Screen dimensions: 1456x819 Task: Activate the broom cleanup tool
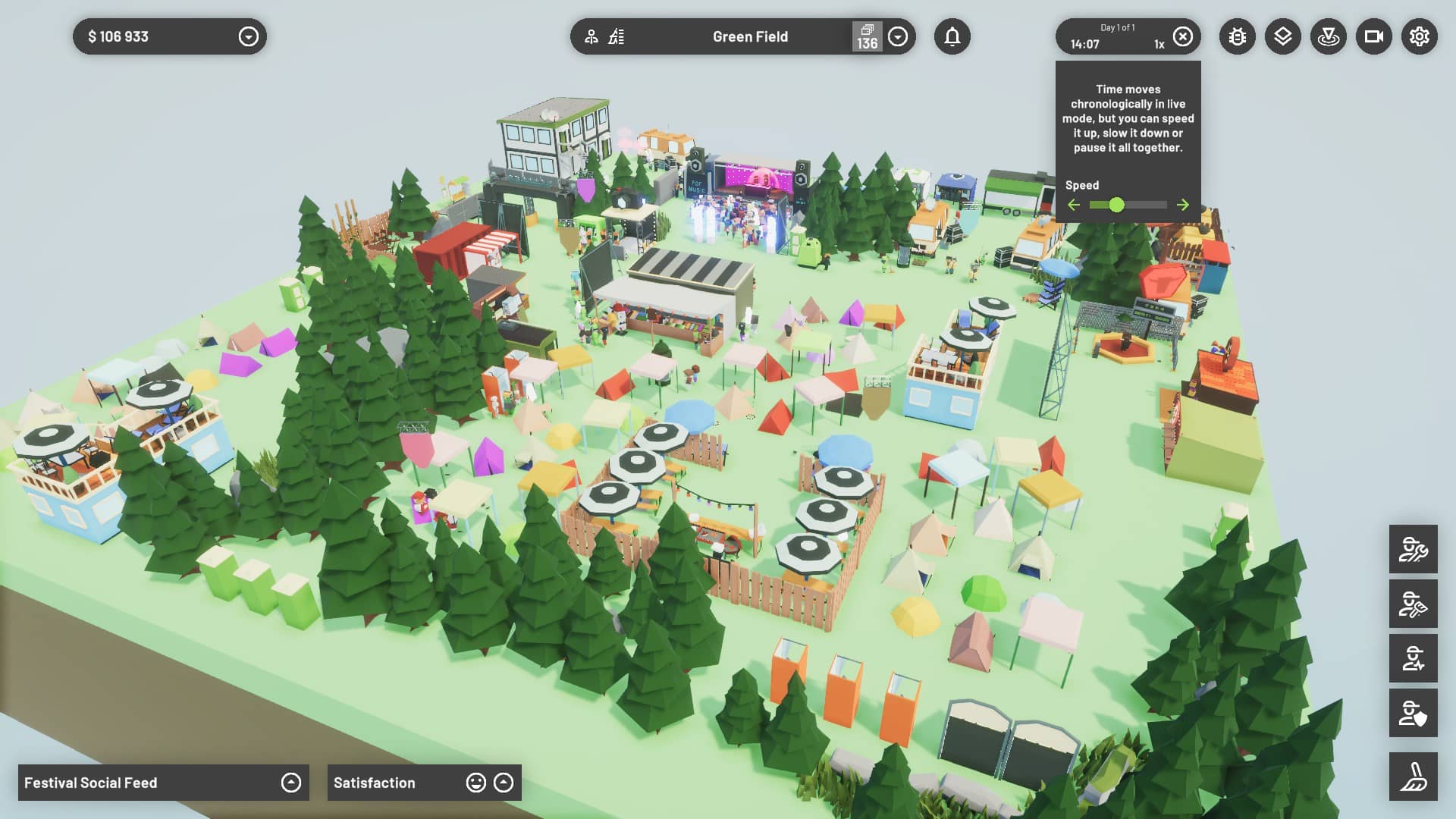[x=1414, y=777]
